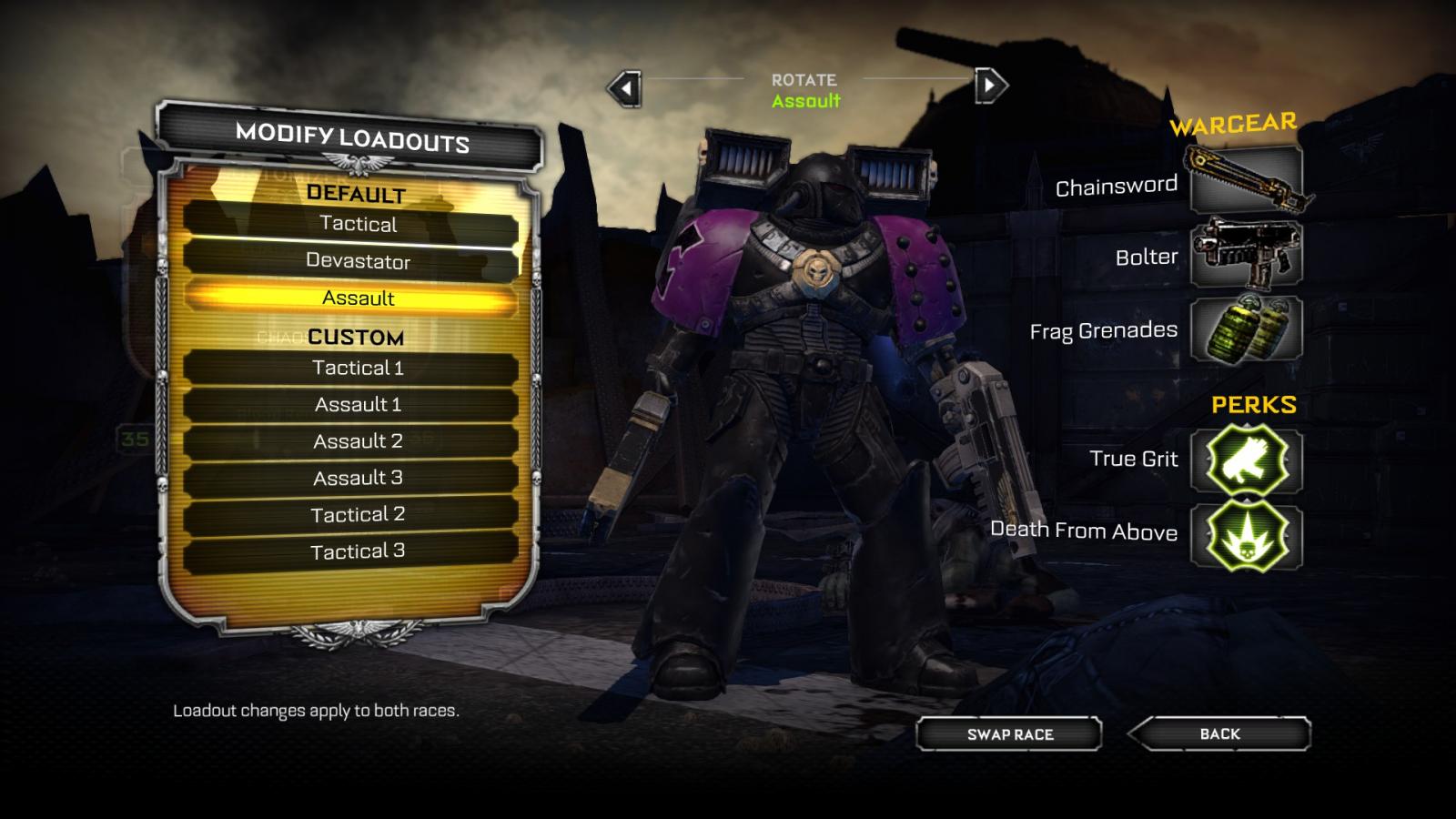Open the custom Tactical 1 loadout

tap(358, 368)
